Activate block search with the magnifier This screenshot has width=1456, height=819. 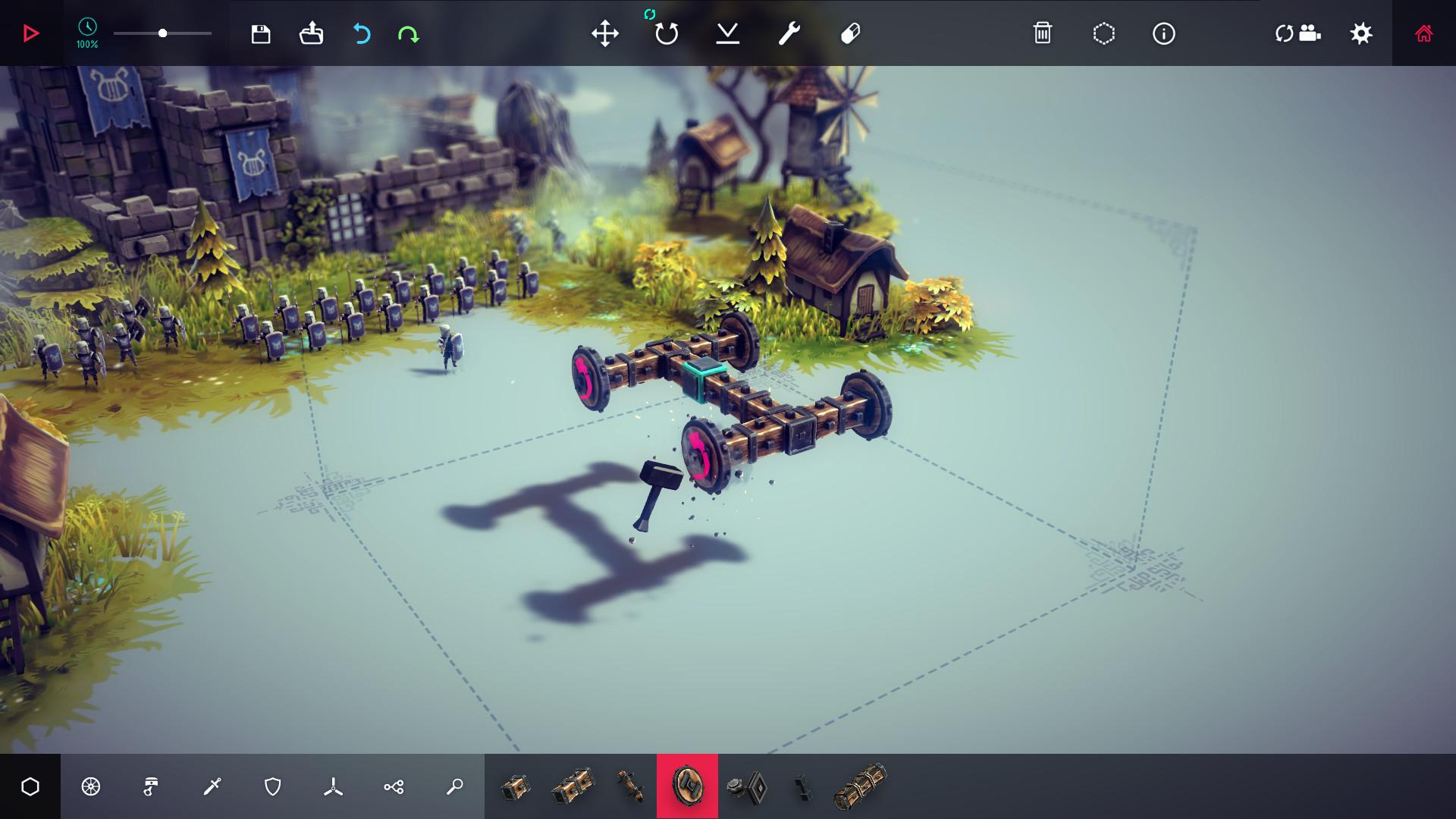click(453, 786)
